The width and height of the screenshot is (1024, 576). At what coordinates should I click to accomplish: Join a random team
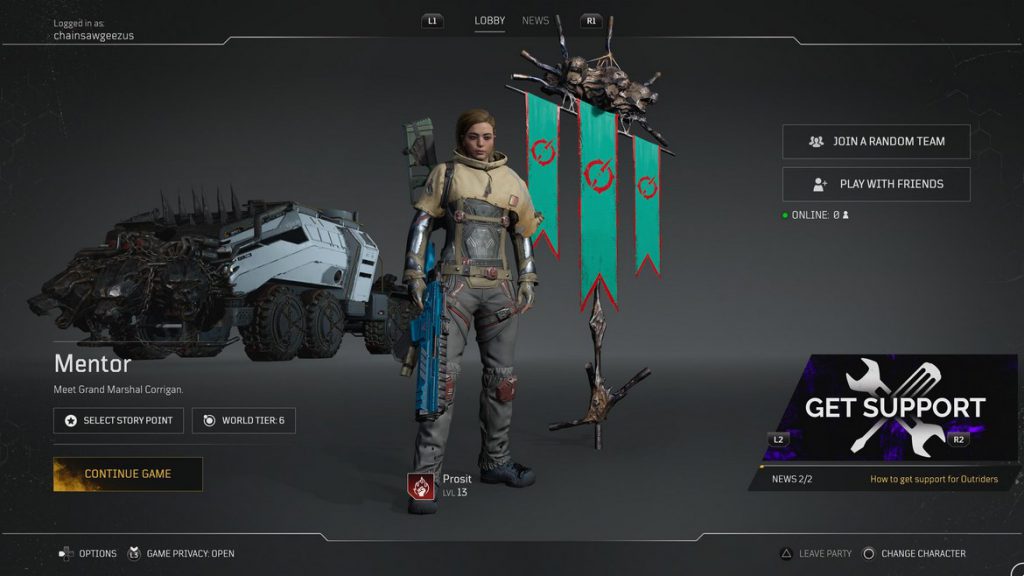[876, 142]
